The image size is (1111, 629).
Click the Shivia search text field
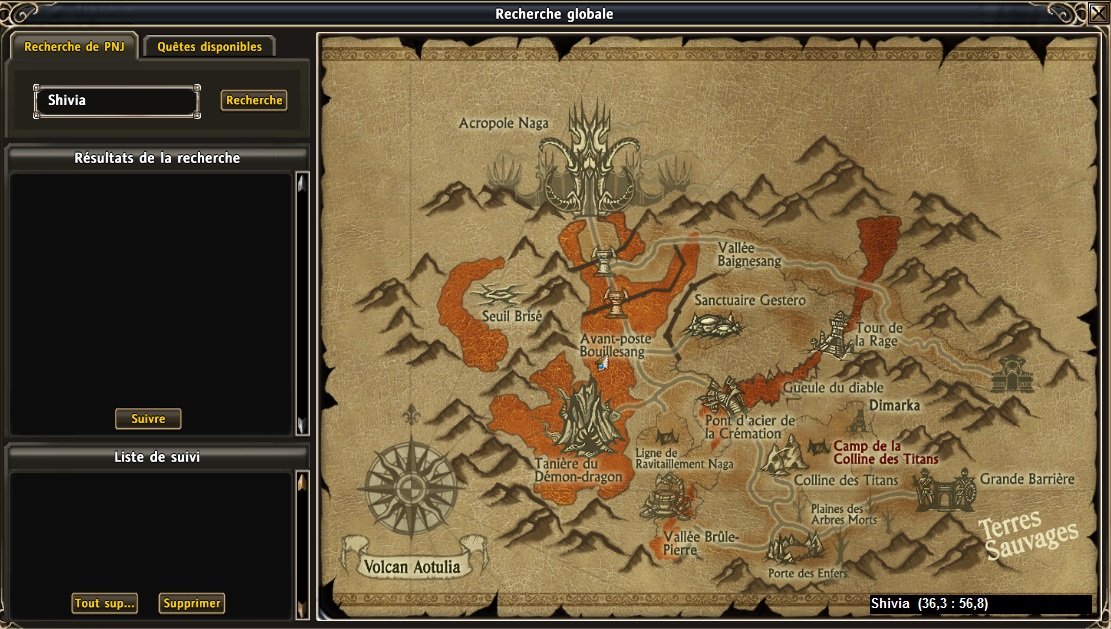click(117, 101)
